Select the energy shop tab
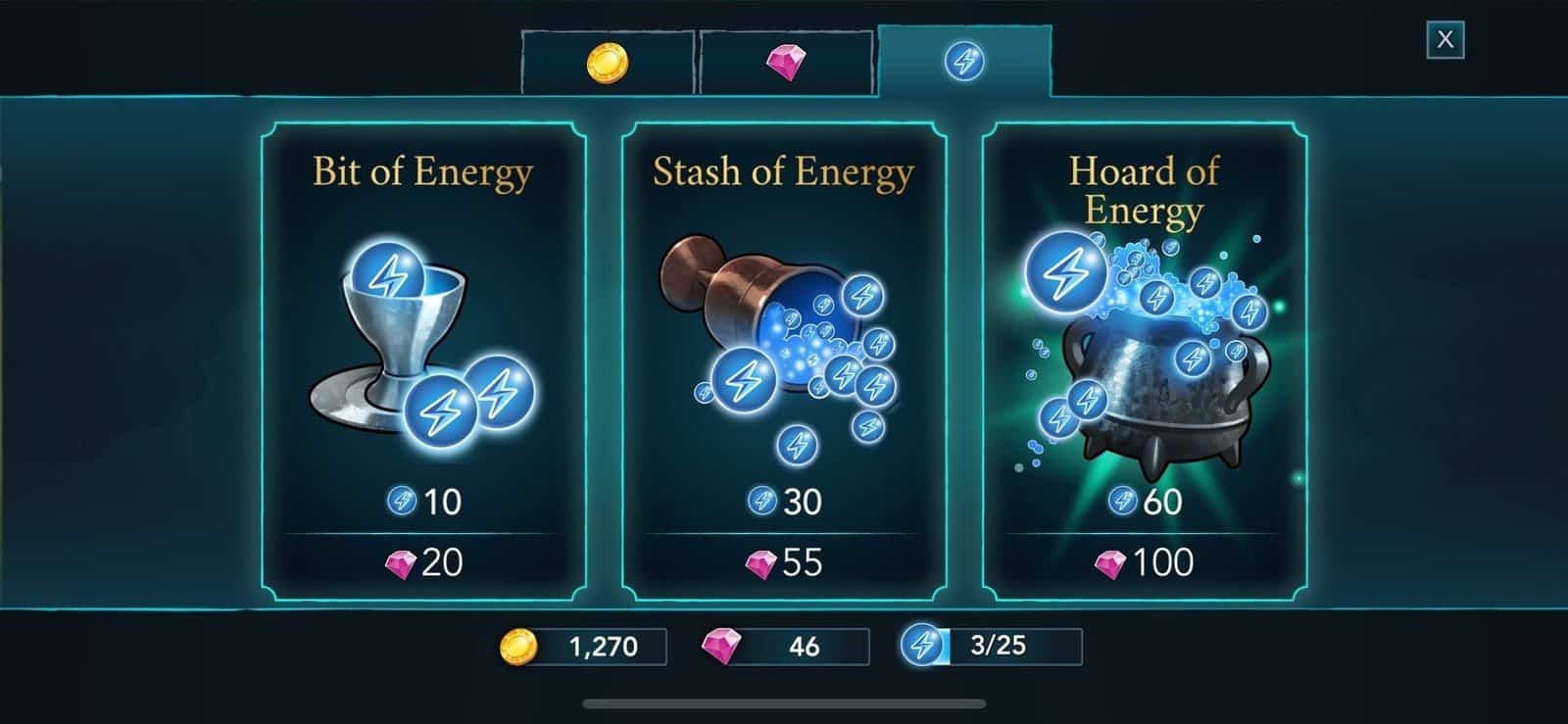Viewport: 1568px width, 724px height. tap(964, 63)
